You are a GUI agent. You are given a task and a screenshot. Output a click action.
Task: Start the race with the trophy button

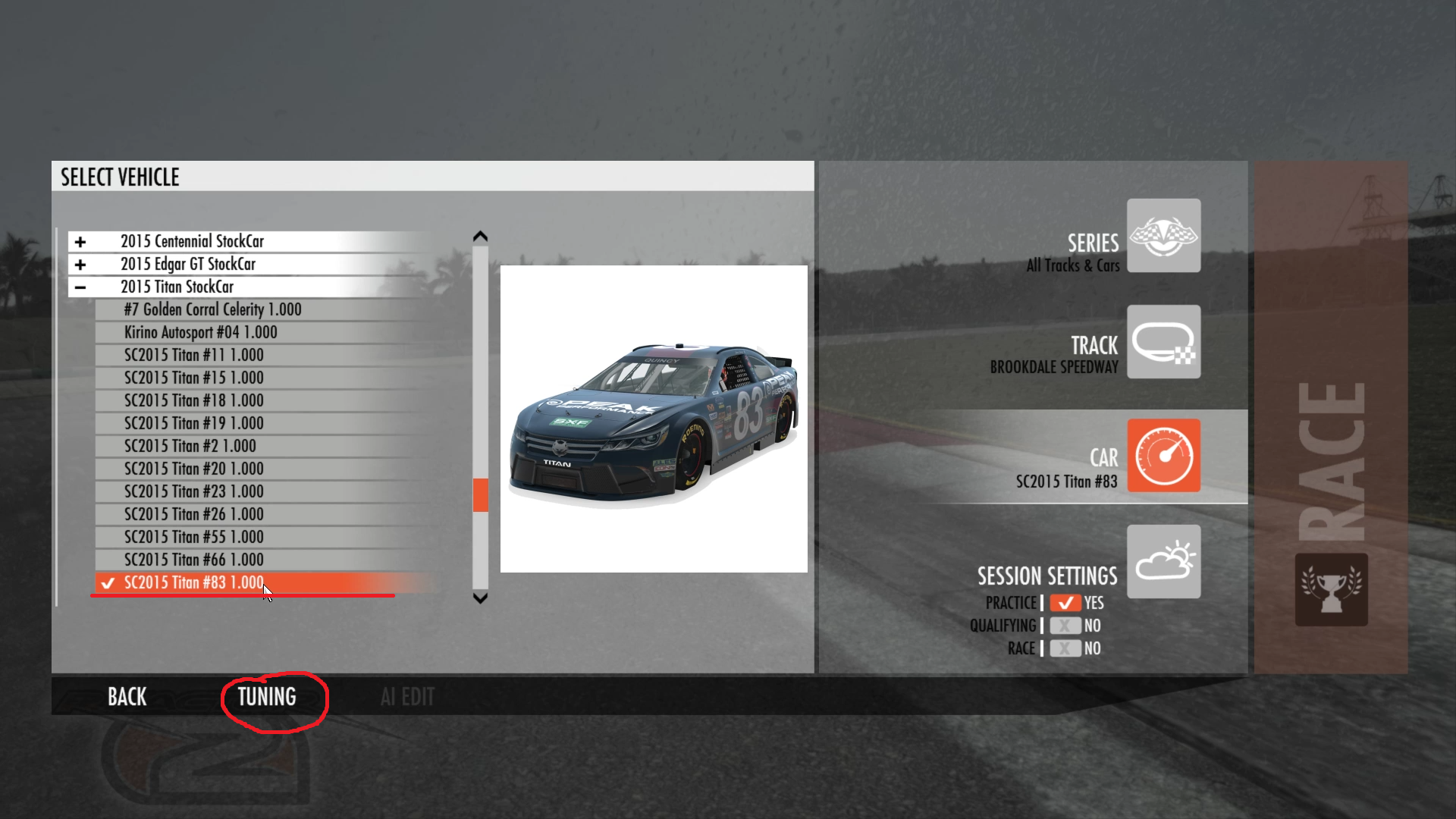coord(1331,590)
